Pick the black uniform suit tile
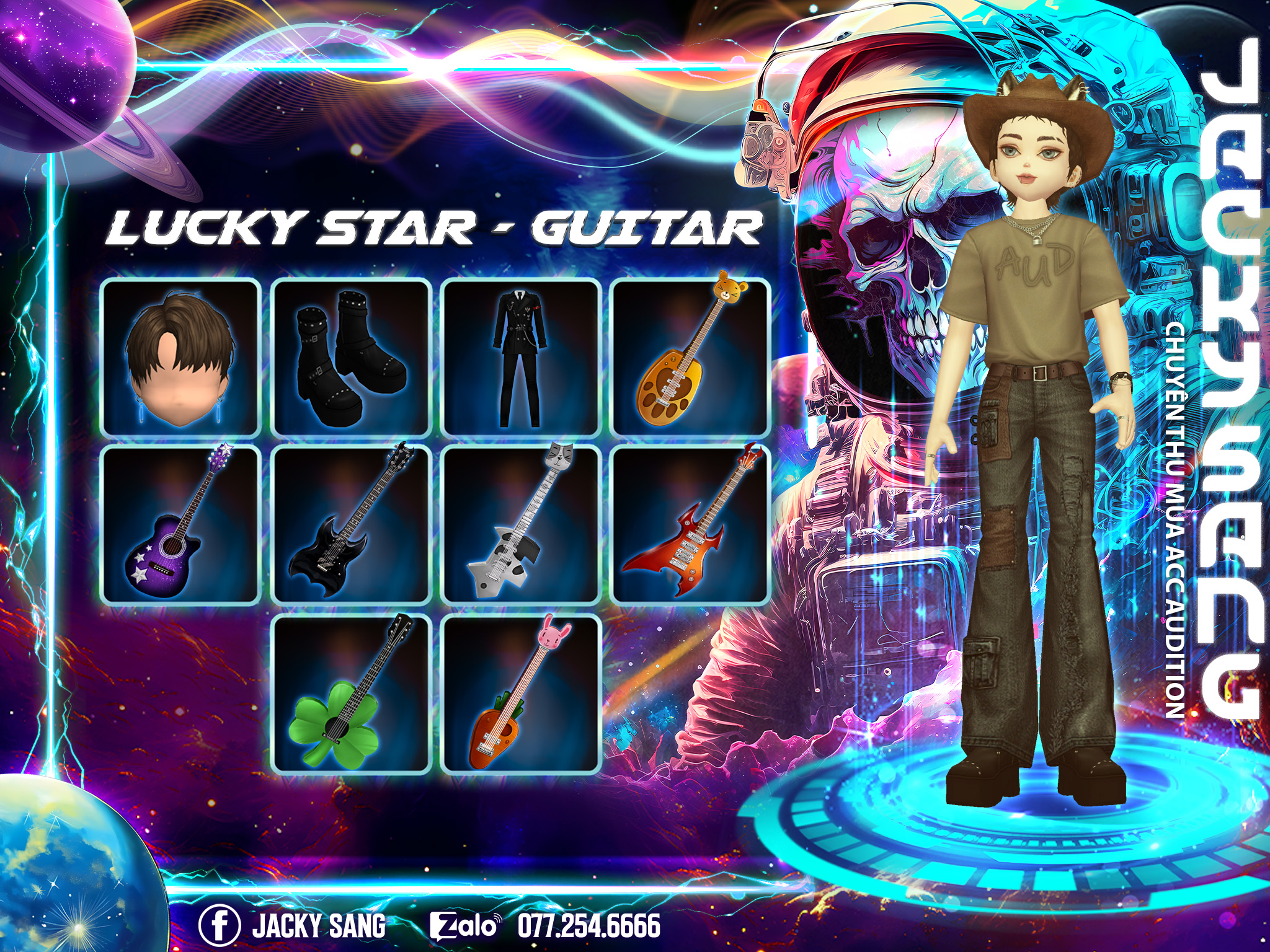The height and width of the screenshot is (952, 1270). (521, 358)
